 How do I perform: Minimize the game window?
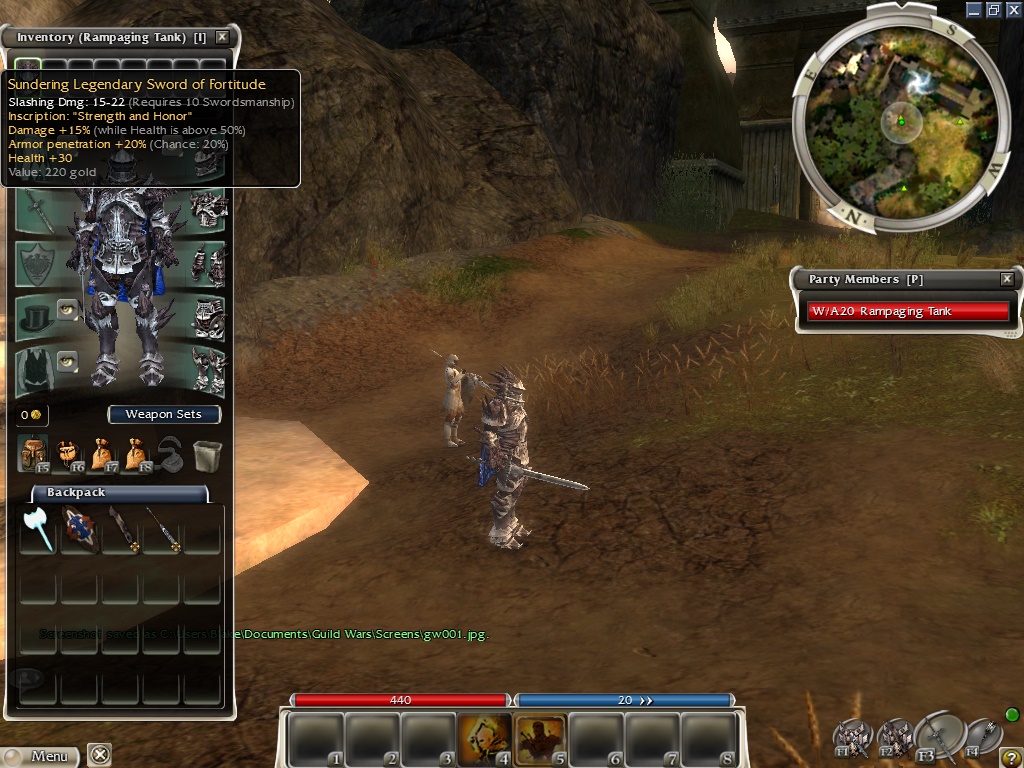coord(975,10)
